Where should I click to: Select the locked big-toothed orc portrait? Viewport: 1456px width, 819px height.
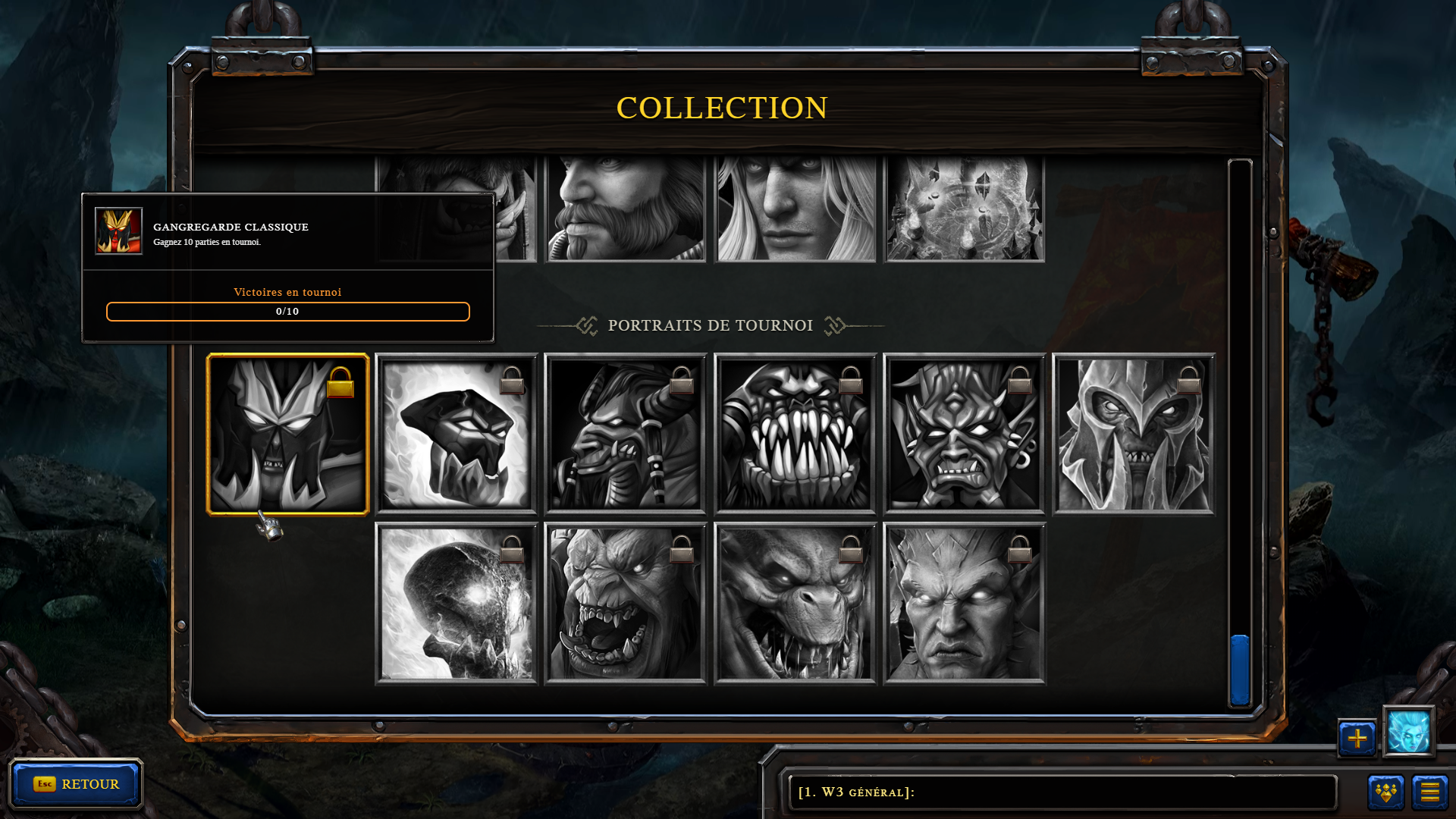pos(795,435)
